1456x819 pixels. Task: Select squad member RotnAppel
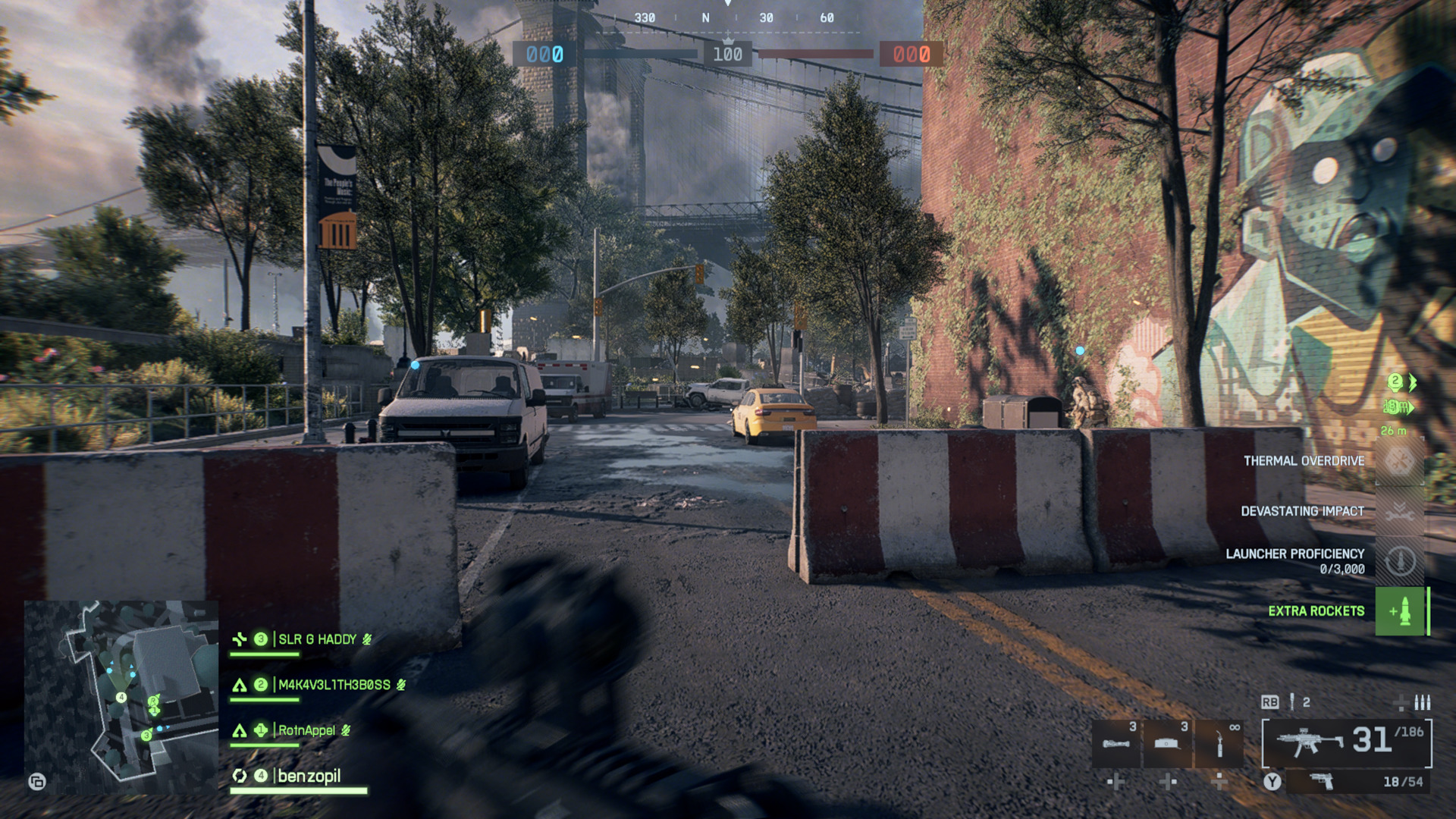306,730
